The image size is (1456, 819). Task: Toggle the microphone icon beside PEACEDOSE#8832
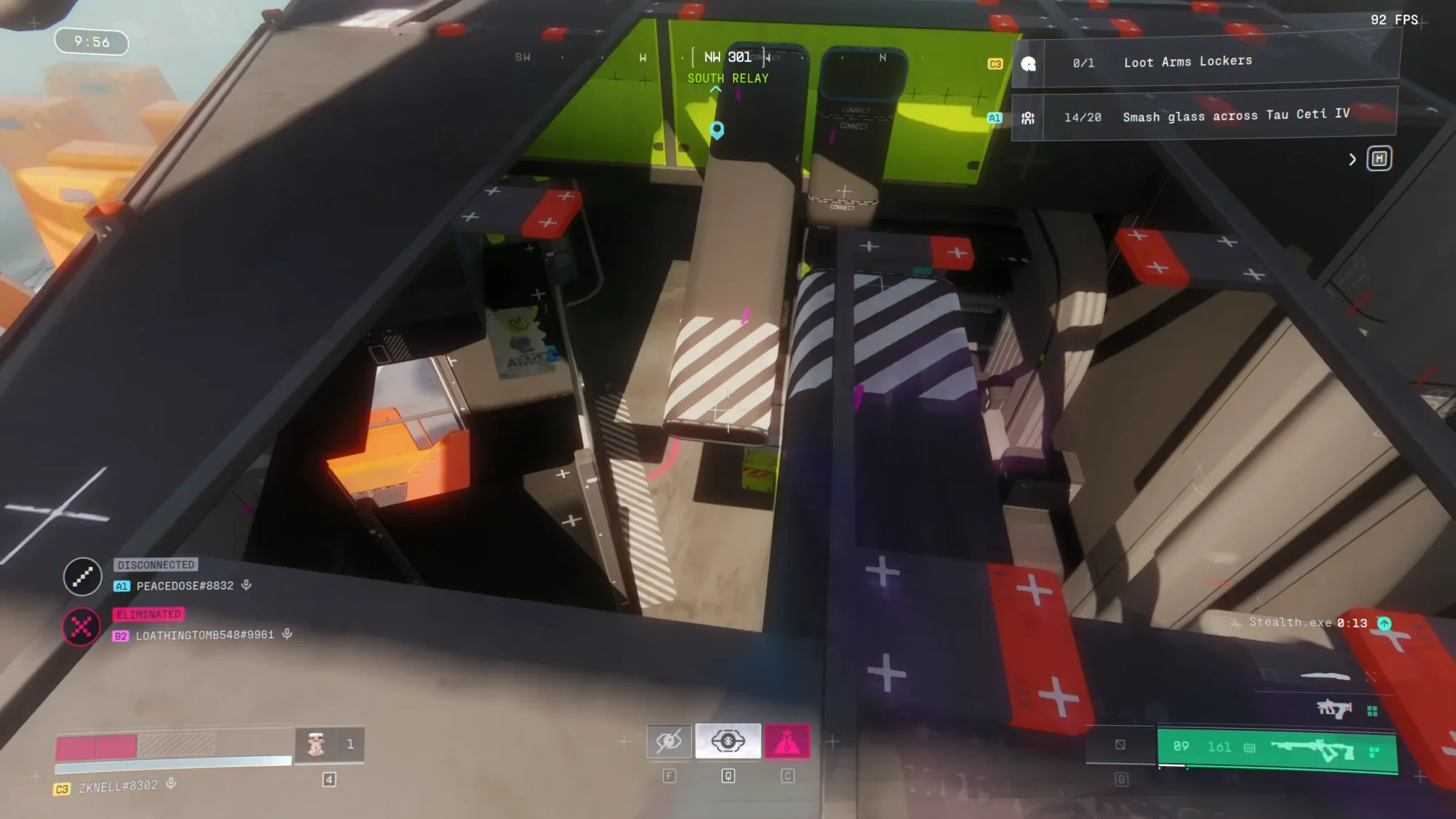[x=247, y=585]
